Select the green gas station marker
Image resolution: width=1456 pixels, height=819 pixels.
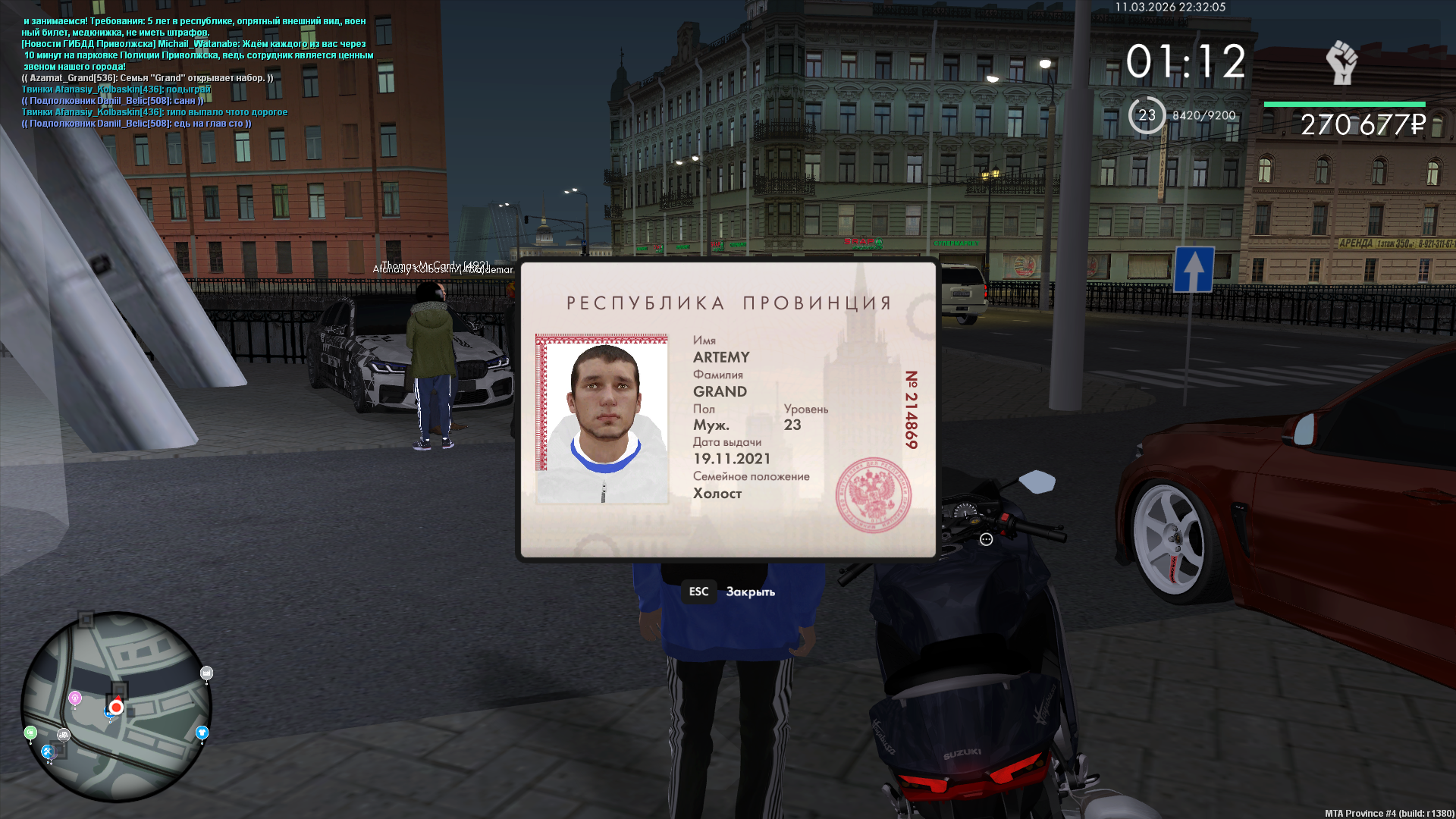(x=30, y=733)
